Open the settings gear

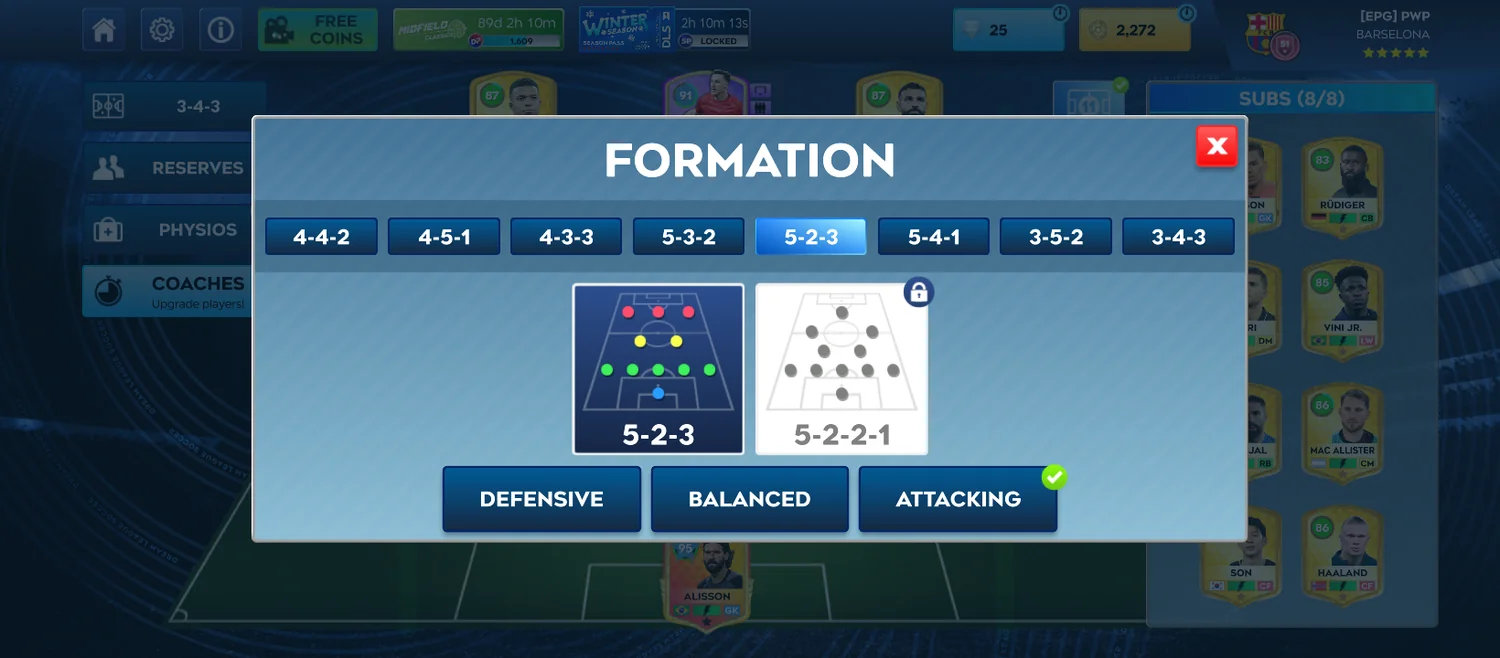pyautogui.click(x=162, y=30)
